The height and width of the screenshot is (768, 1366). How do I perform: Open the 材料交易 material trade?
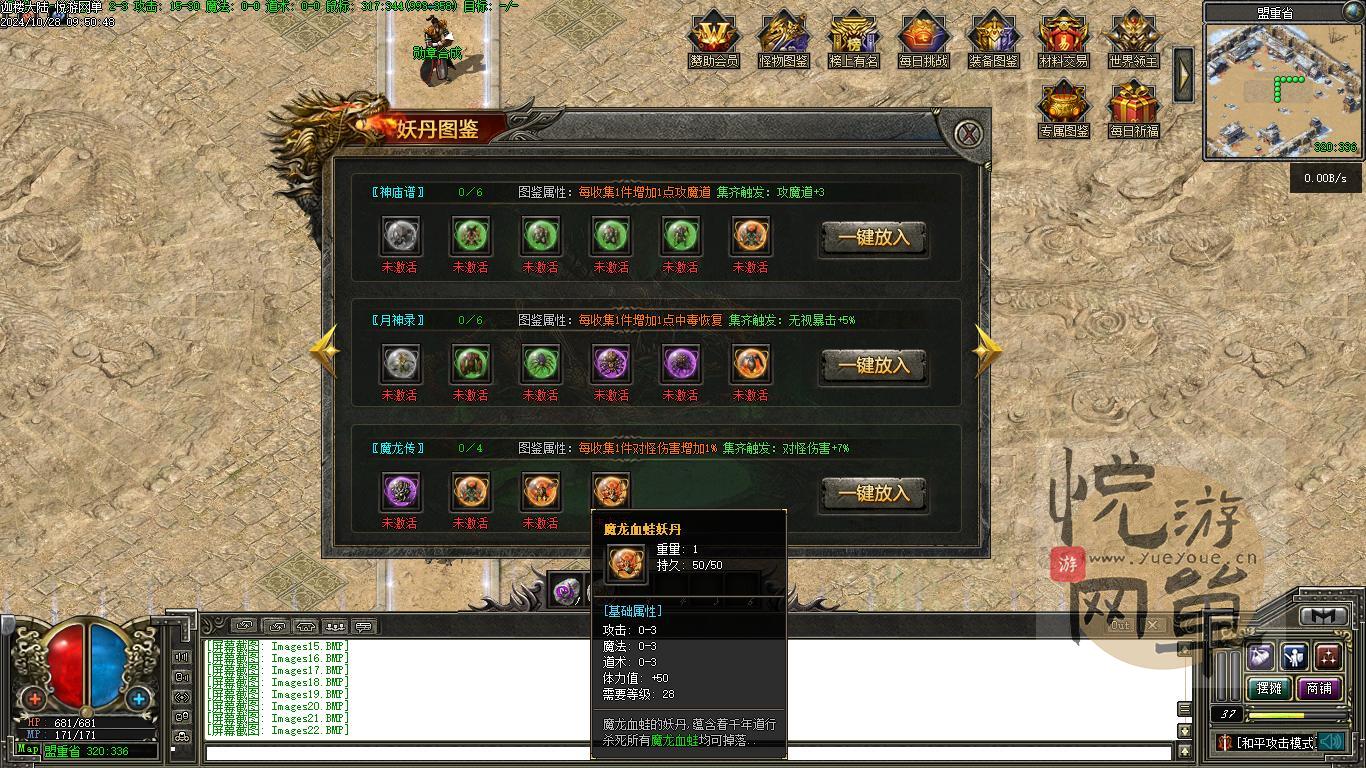point(1063,40)
